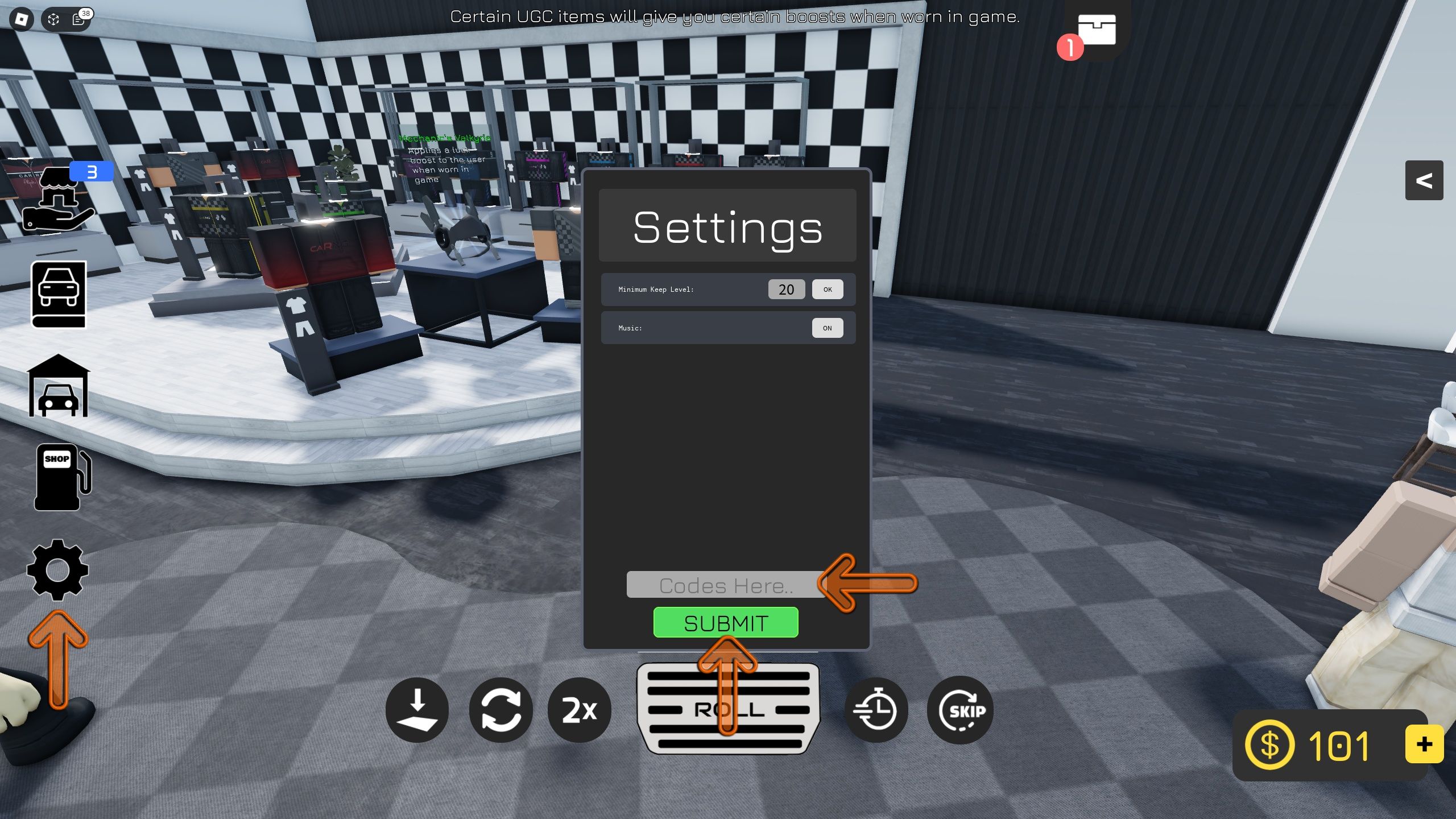Screen dimensions: 1456x819
Task: Open the Roblox main menu
Action: [22, 19]
